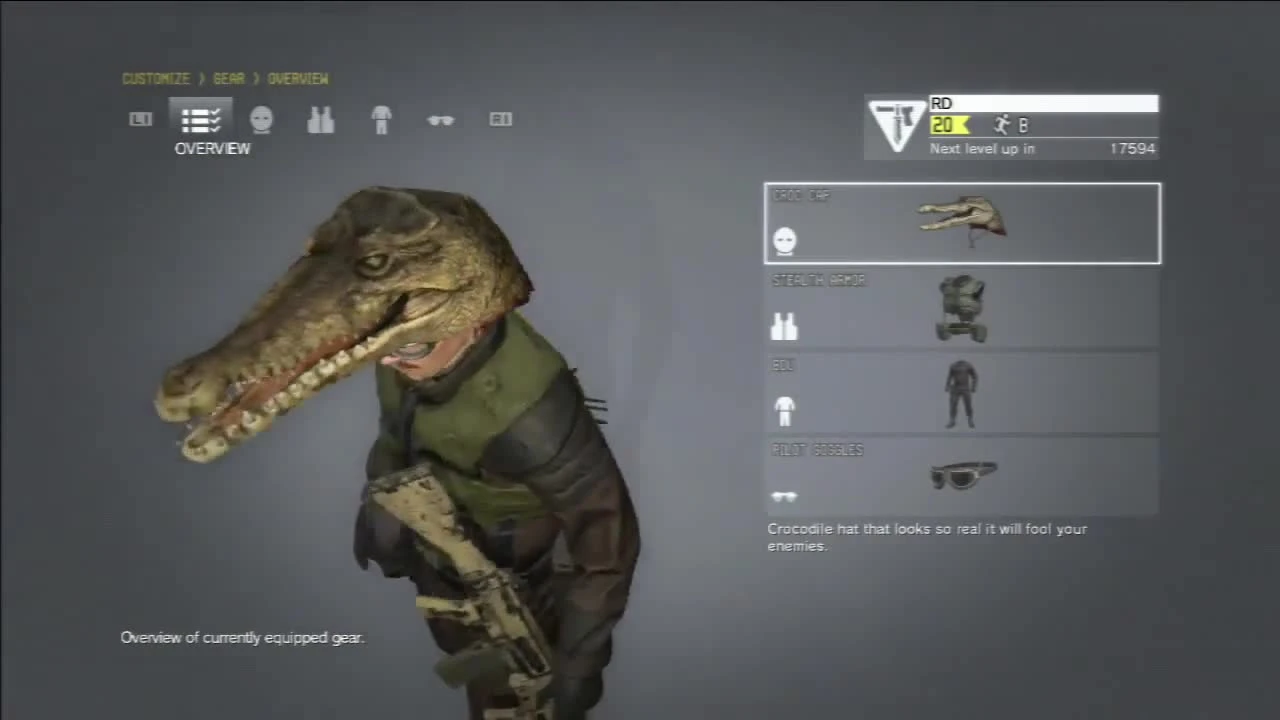Open the head gear category icon
The height and width of the screenshot is (720, 1280).
click(261, 120)
